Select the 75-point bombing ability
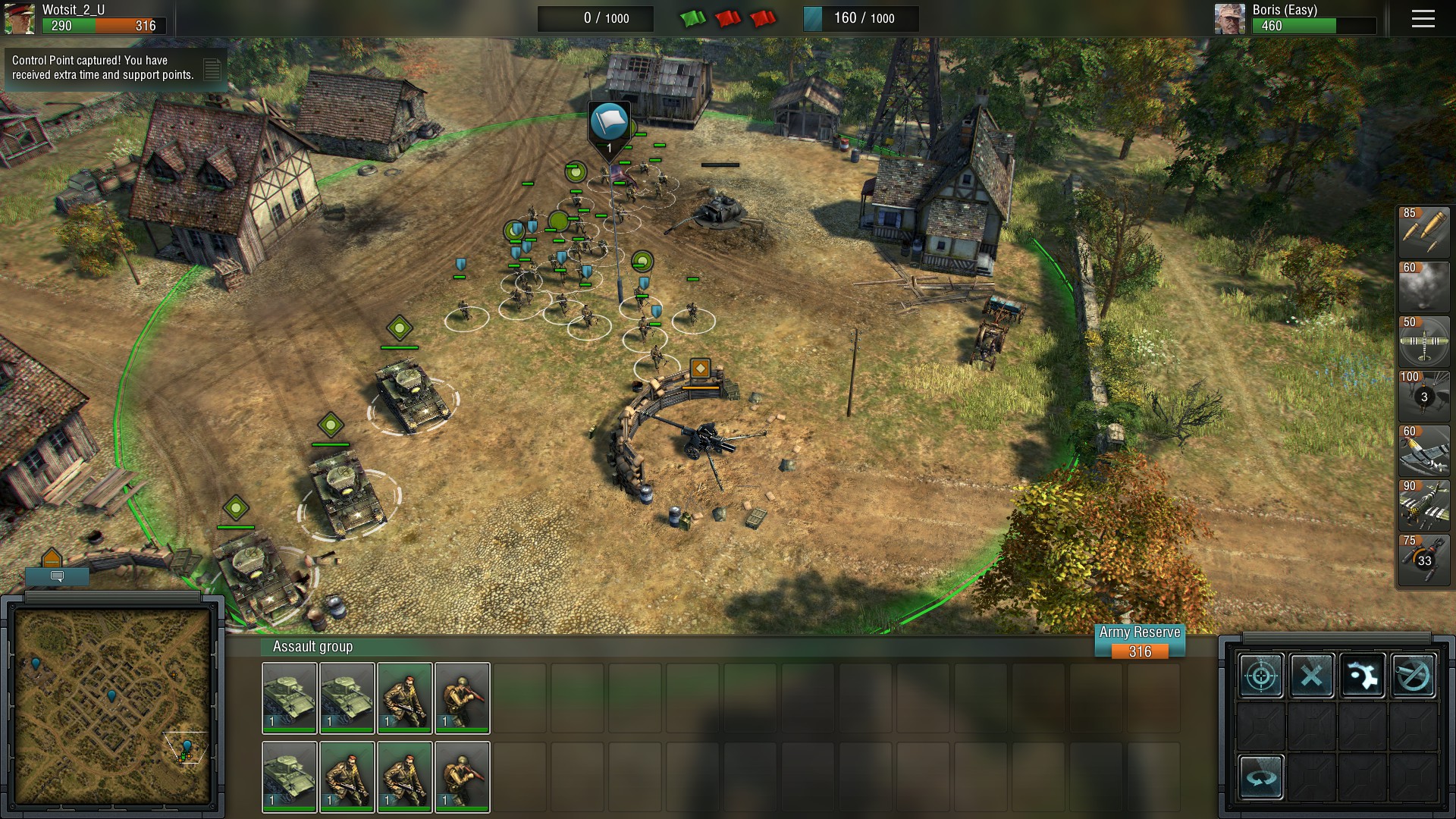The height and width of the screenshot is (819, 1456). 1423,559
